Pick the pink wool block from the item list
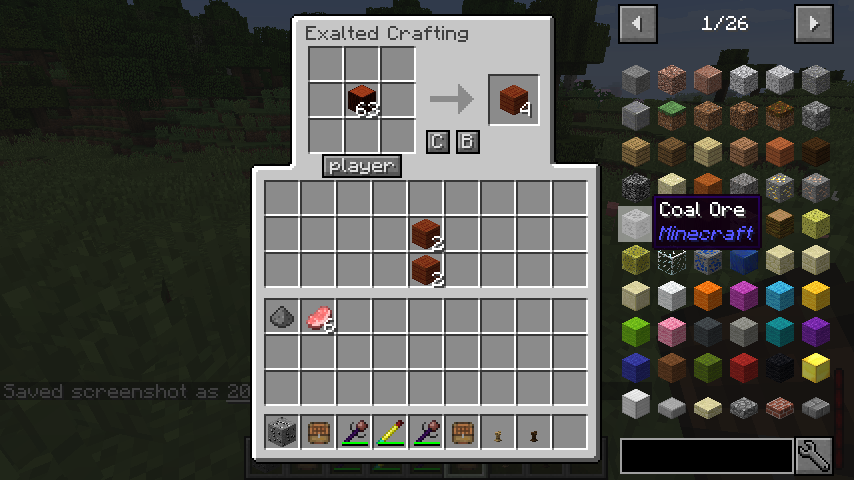 tap(672, 331)
